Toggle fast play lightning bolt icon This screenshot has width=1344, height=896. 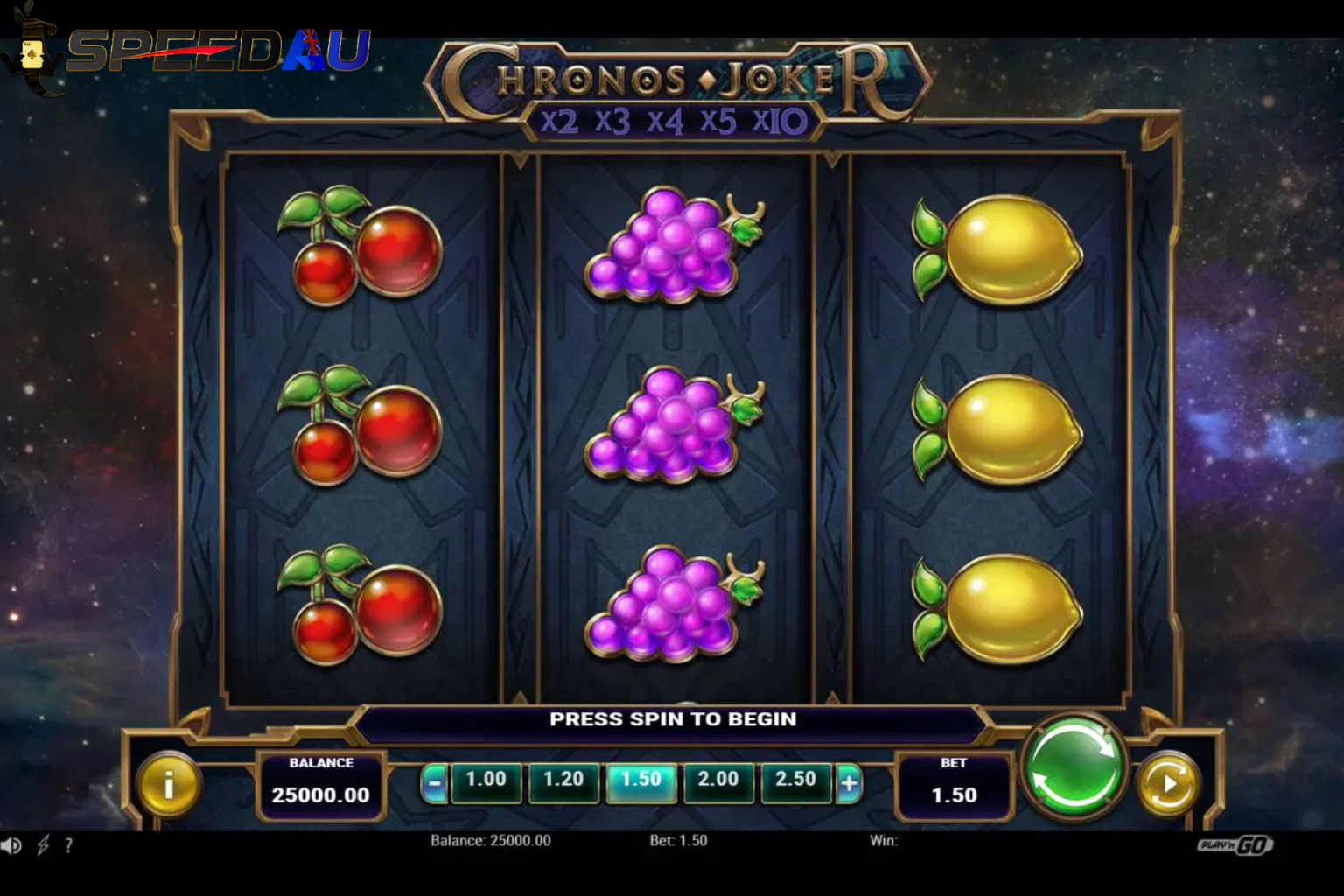(42, 845)
